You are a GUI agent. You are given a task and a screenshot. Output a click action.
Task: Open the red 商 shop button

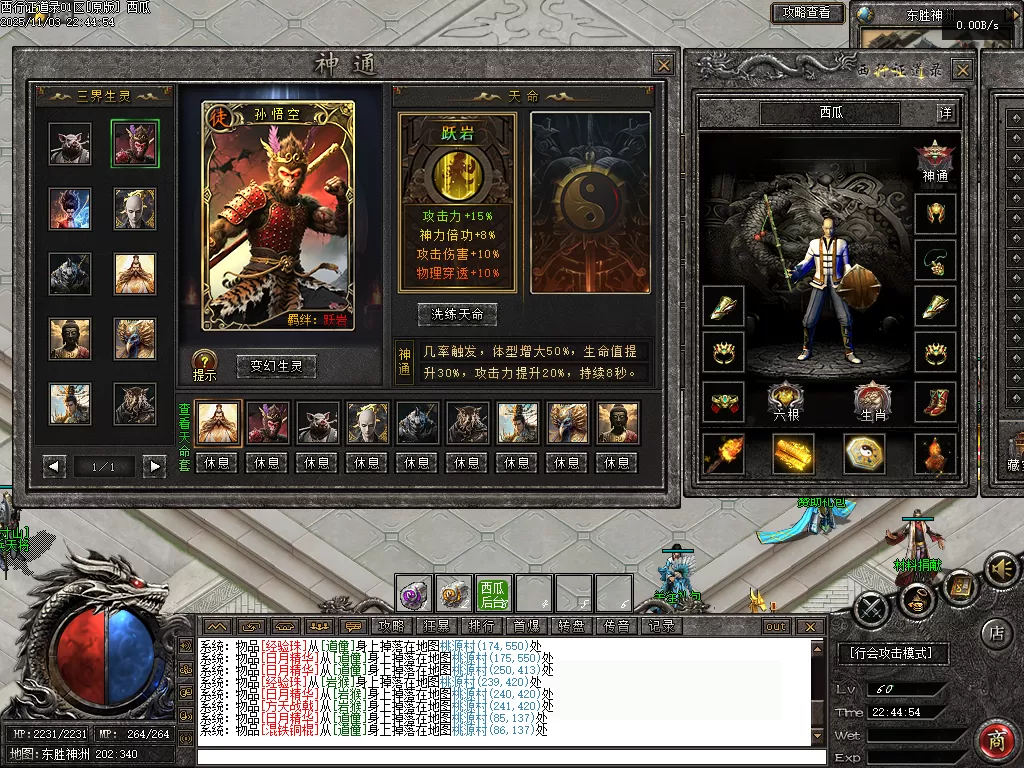point(996,741)
